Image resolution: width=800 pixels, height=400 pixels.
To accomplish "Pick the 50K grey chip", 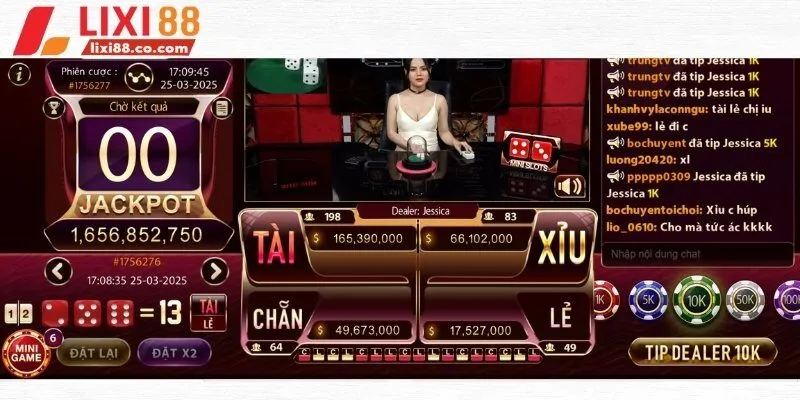I will tap(744, 299).
